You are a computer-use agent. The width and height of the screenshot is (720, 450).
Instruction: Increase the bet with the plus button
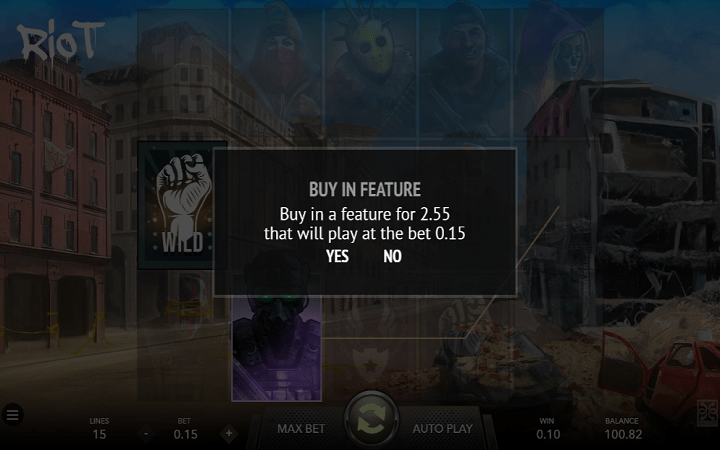[228, 434]
